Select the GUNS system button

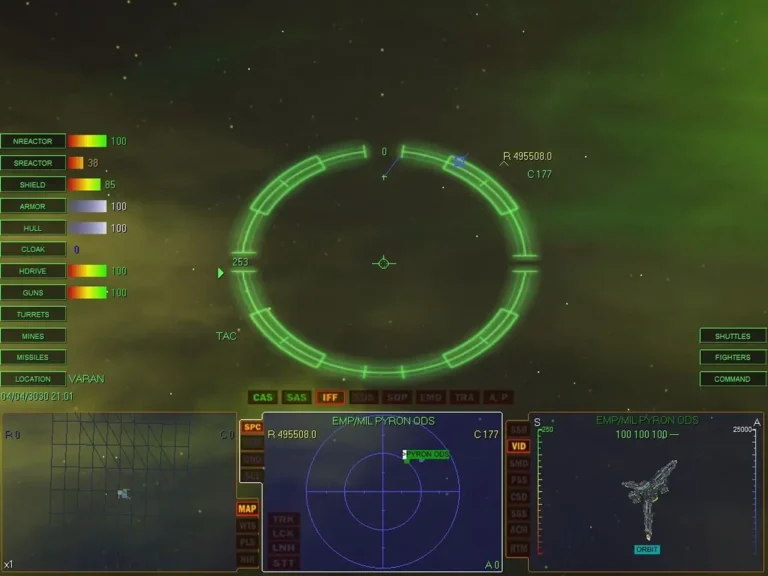[33, 292]
